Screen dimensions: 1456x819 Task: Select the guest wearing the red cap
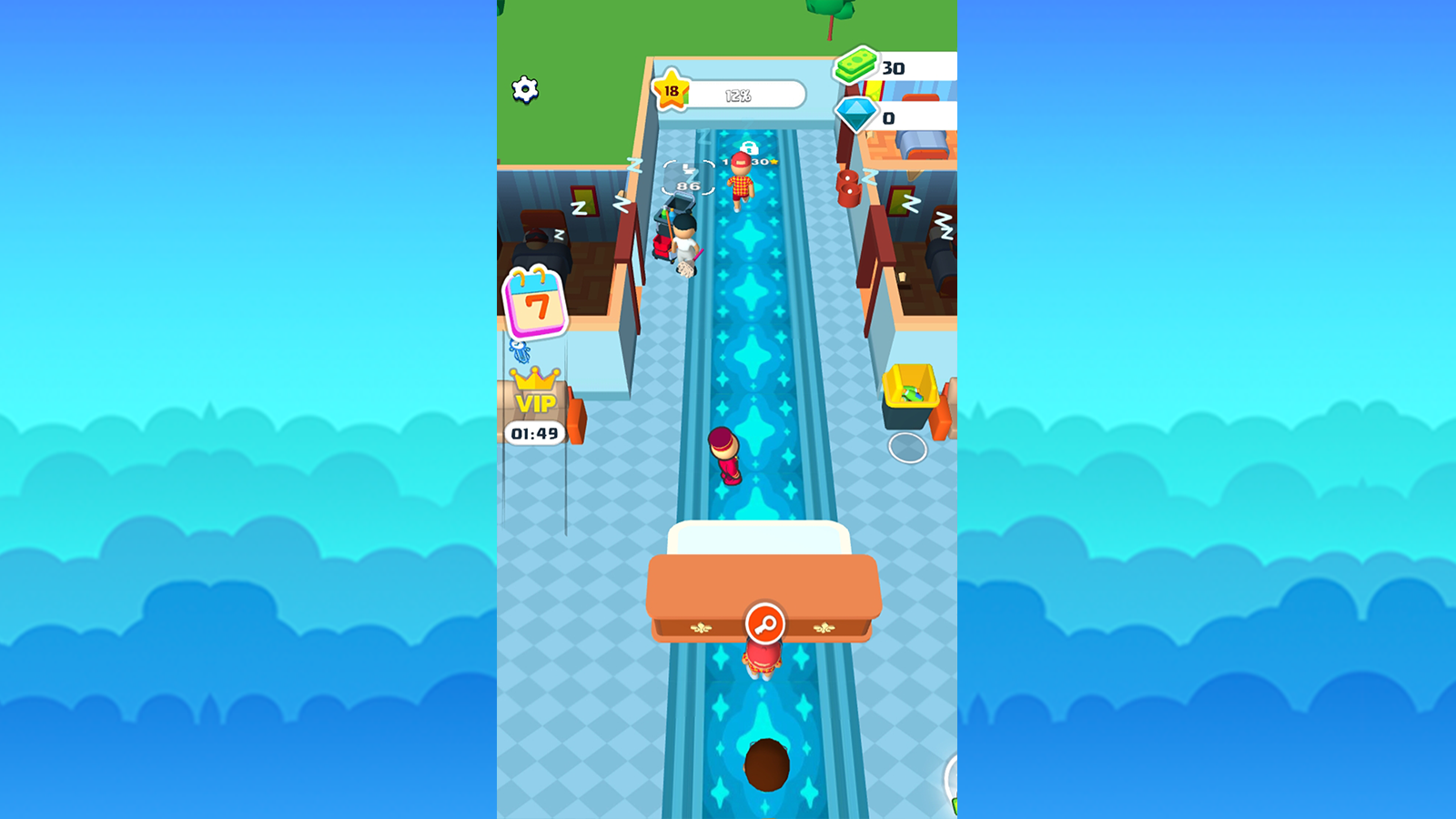(739, 182)
